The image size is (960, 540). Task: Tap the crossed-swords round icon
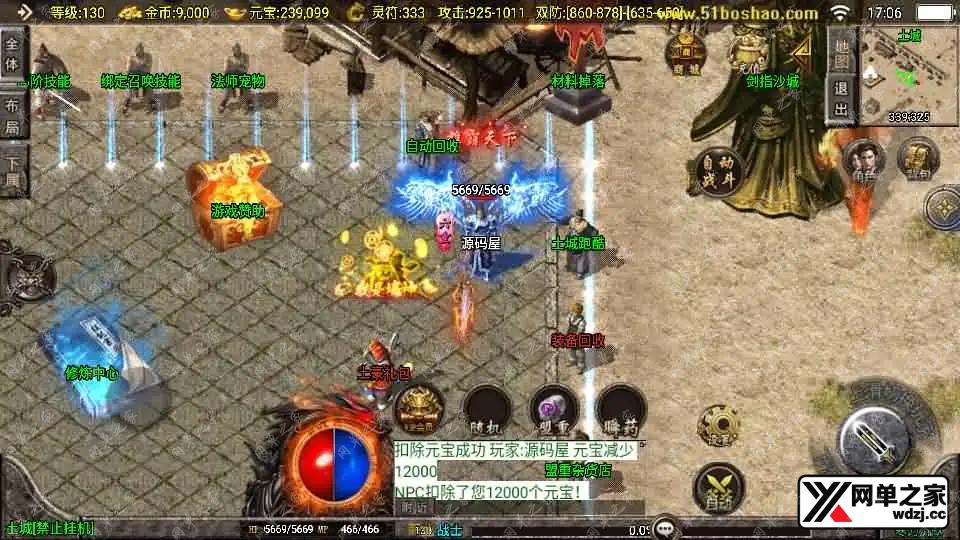tap(718, 487)
